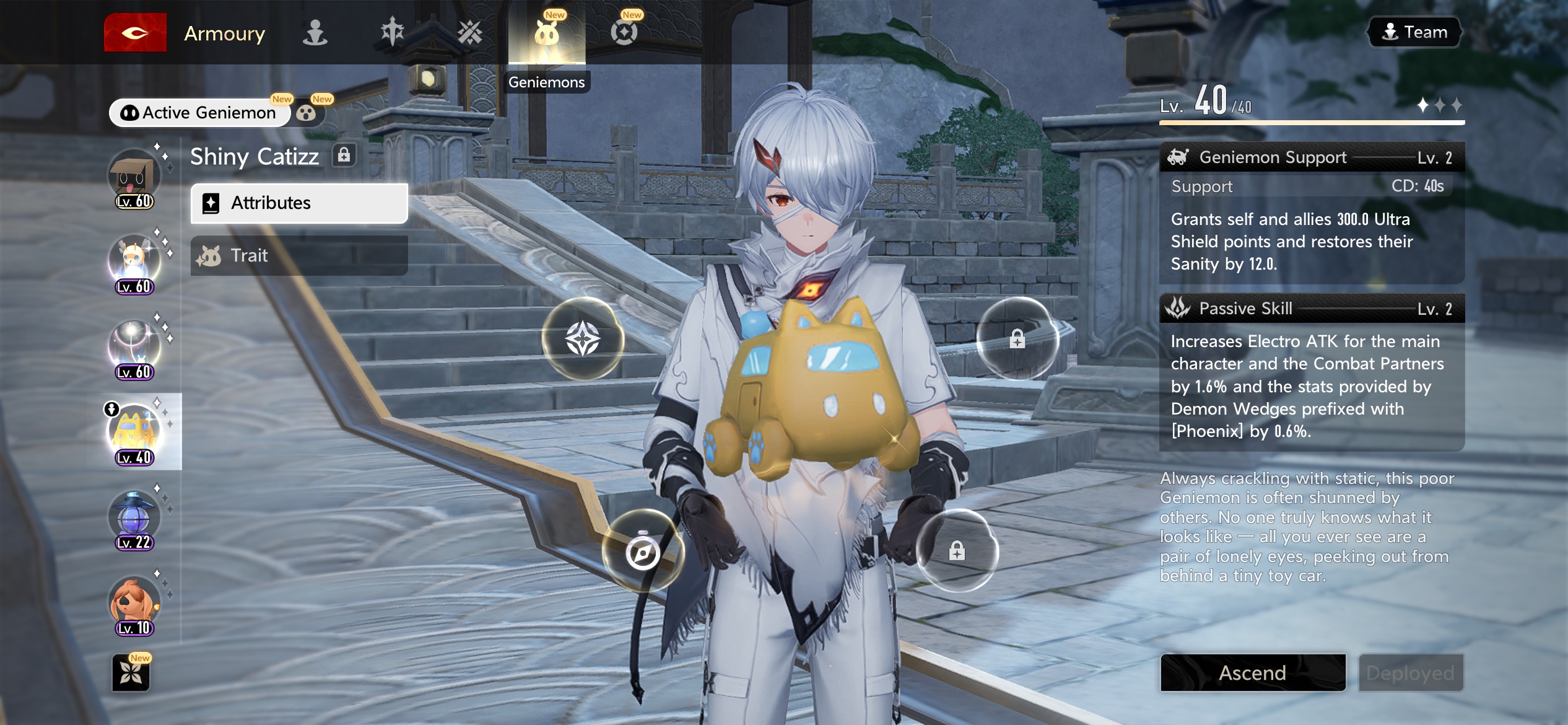Open the Attributes section
Screen dimensions: 1568x725
pyautogui.click(x=299, y=203)
